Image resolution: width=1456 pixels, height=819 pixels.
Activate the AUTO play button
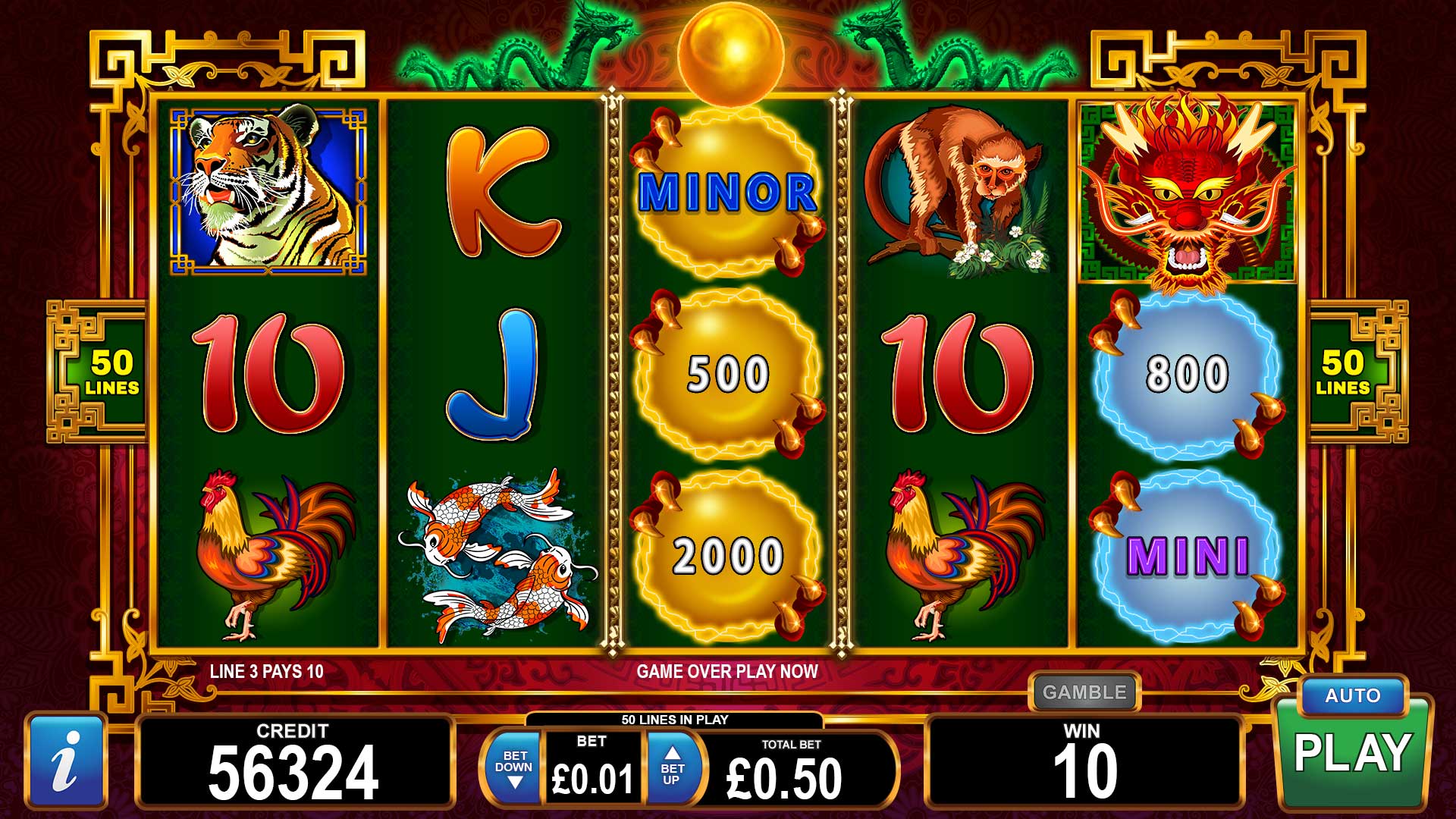[1352, 696]
